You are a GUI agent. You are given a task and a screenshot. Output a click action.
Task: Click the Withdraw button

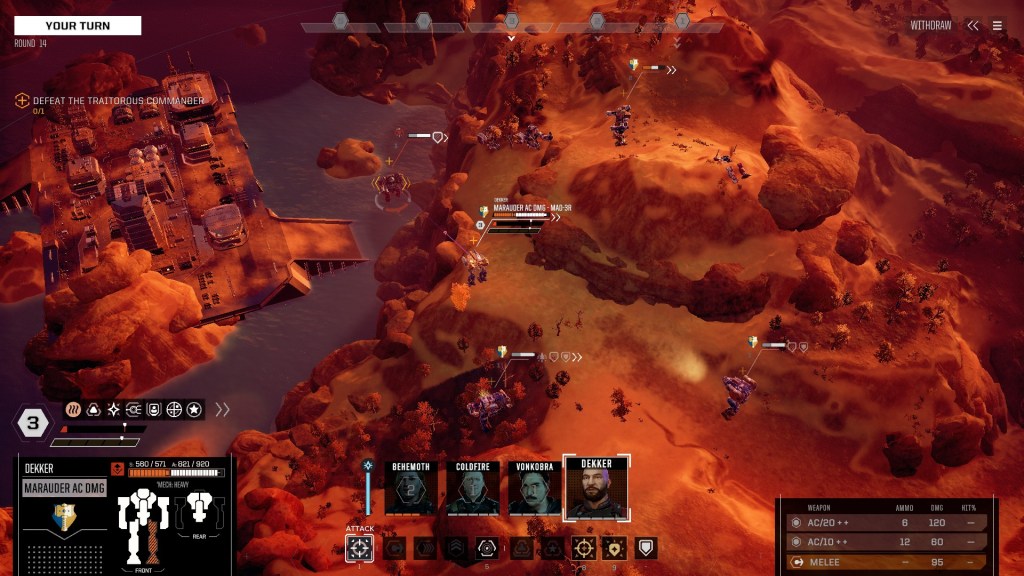tap(930, 26)
